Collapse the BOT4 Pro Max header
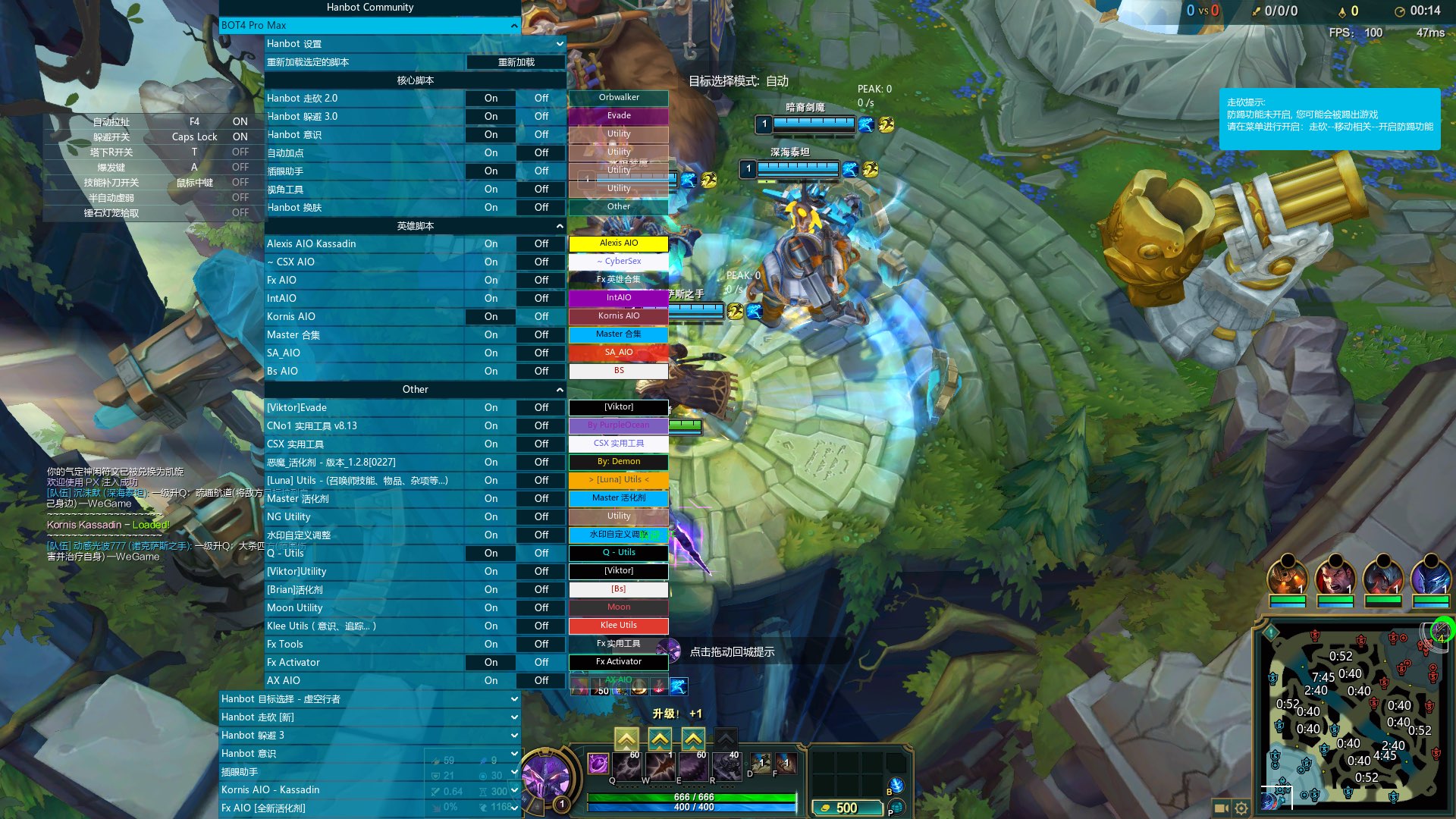The image size is (1456, 819). point(514,26)
